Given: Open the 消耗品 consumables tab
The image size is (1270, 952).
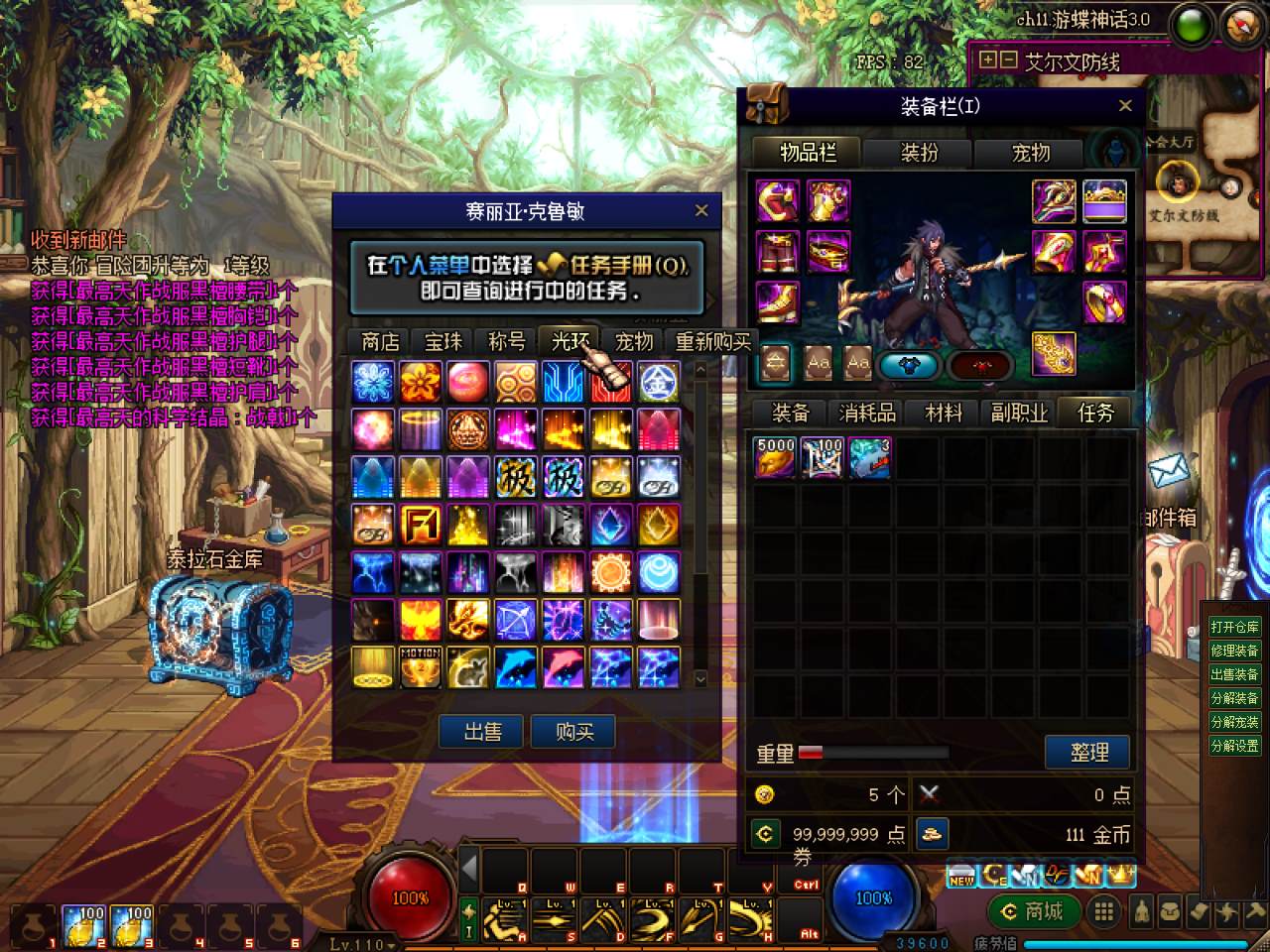Looking at the screenshot, I should coord(867,413).
